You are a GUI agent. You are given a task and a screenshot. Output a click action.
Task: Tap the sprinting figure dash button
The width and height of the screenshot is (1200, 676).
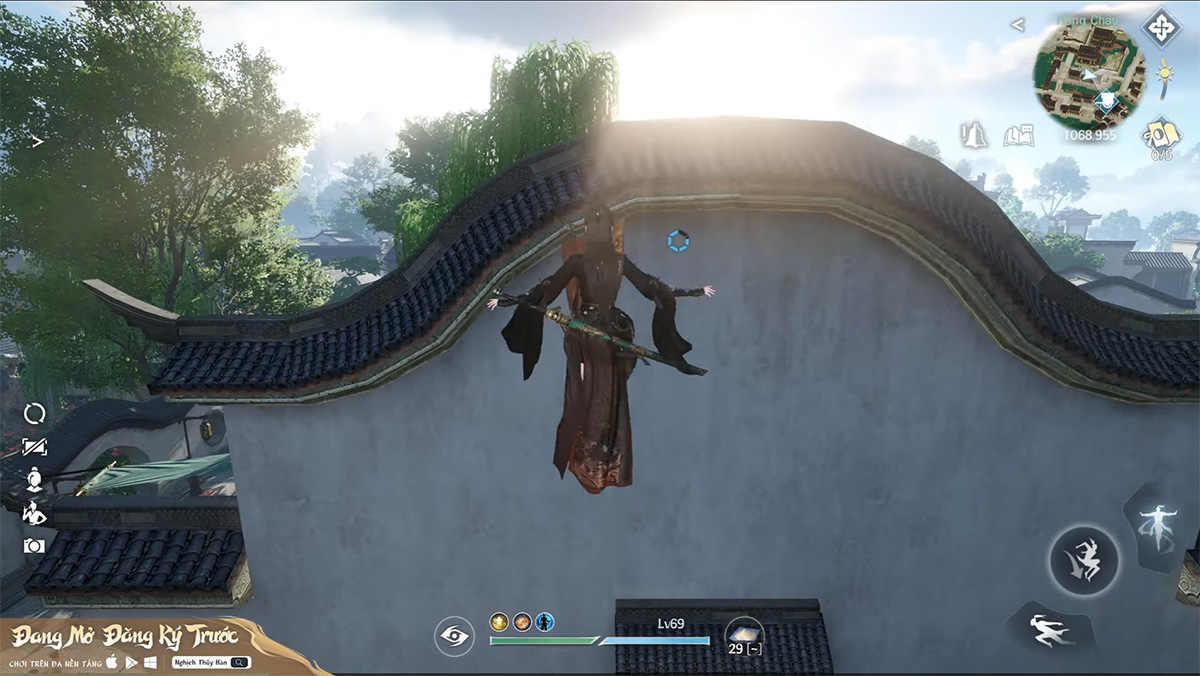[x=1048, y=627]
